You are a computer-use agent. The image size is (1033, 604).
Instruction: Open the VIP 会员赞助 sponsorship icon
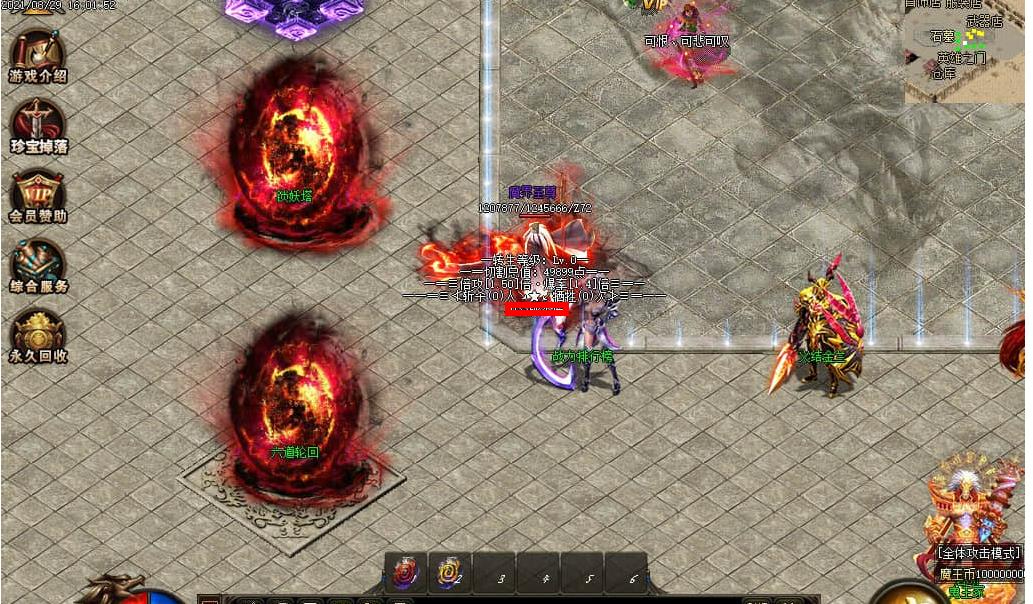point(38,193)
